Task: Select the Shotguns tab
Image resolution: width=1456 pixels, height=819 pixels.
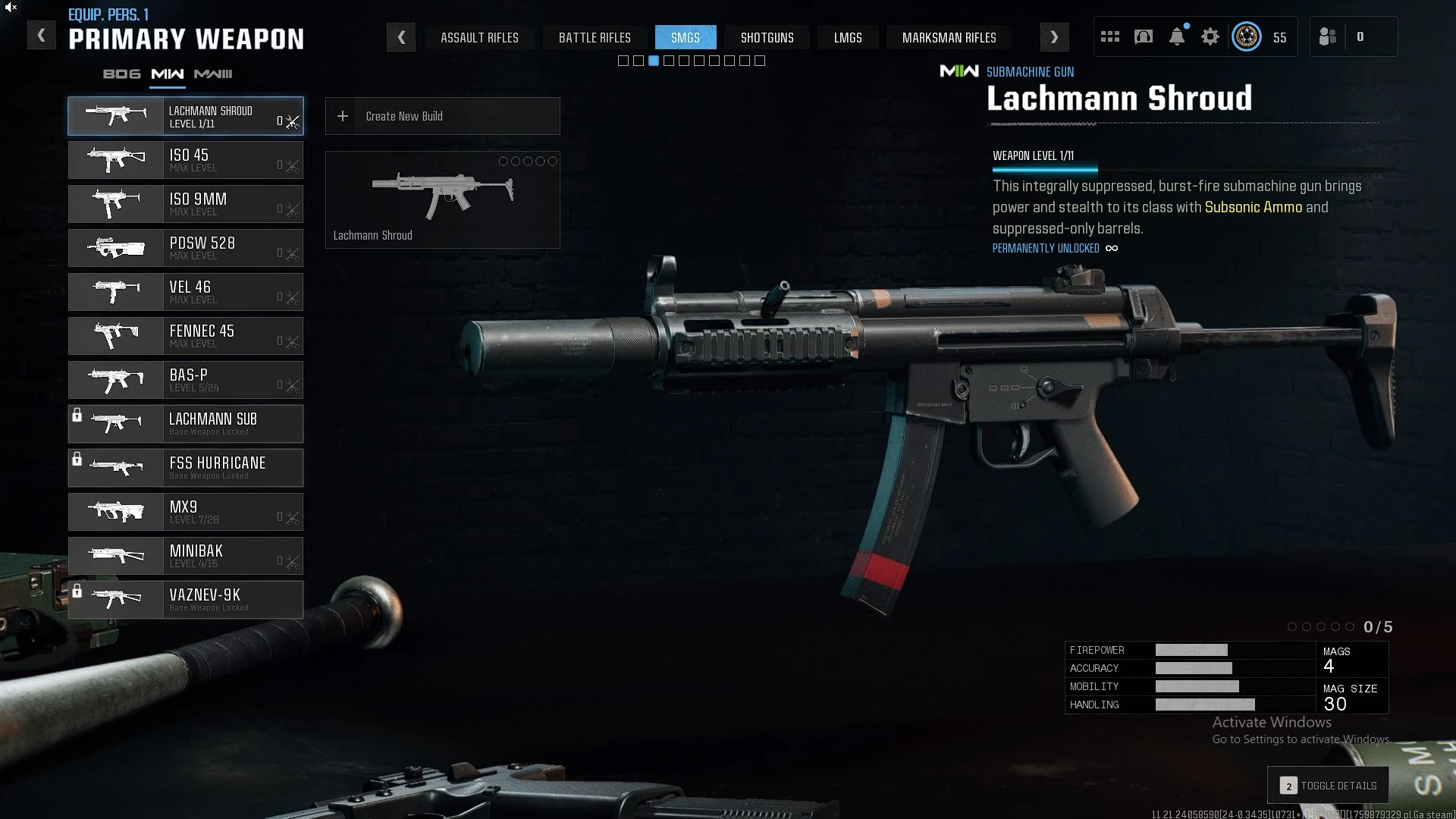Action: coord(767,37)
